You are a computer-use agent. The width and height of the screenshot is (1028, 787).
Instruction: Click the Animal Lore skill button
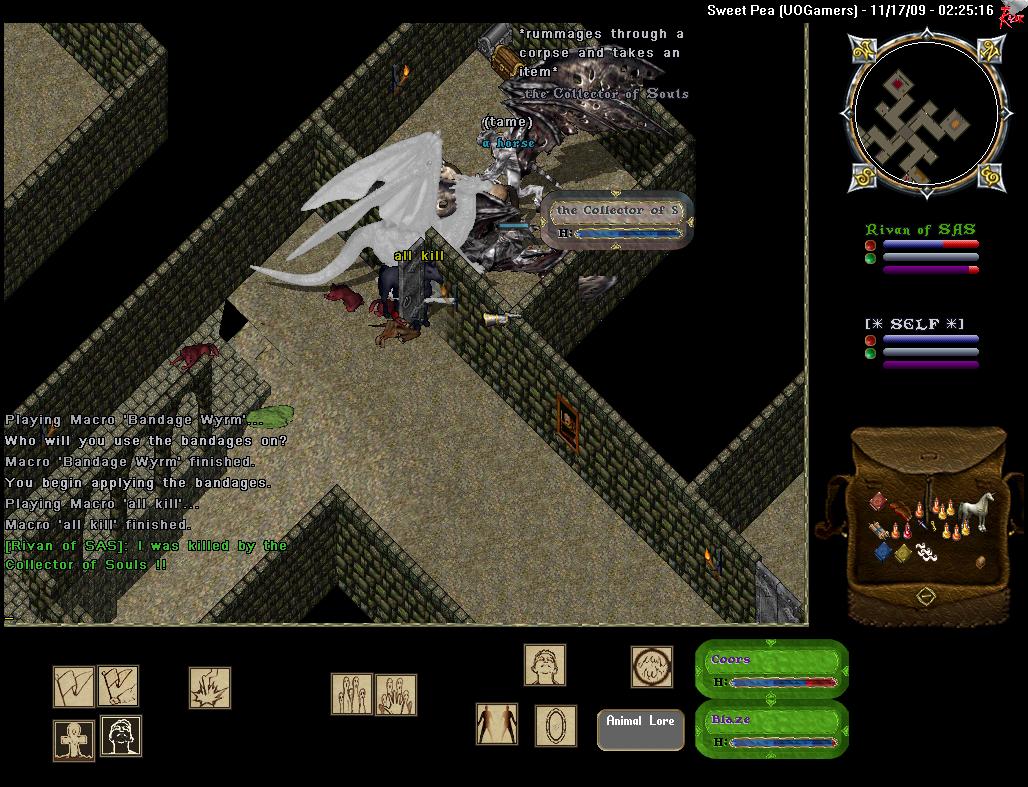[640, 730]
